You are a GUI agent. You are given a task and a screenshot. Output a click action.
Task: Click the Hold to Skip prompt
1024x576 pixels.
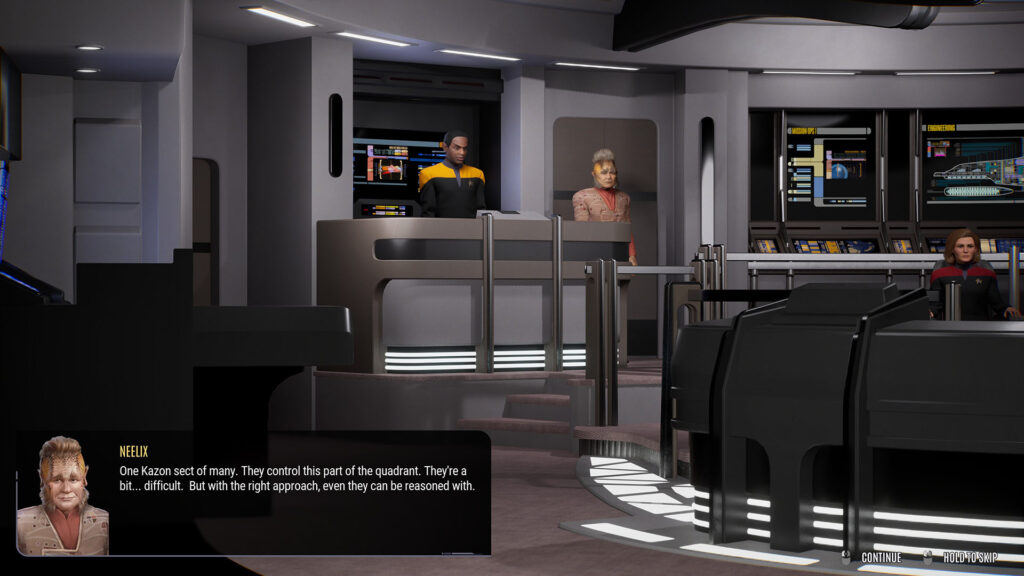[x=960, y=557]
